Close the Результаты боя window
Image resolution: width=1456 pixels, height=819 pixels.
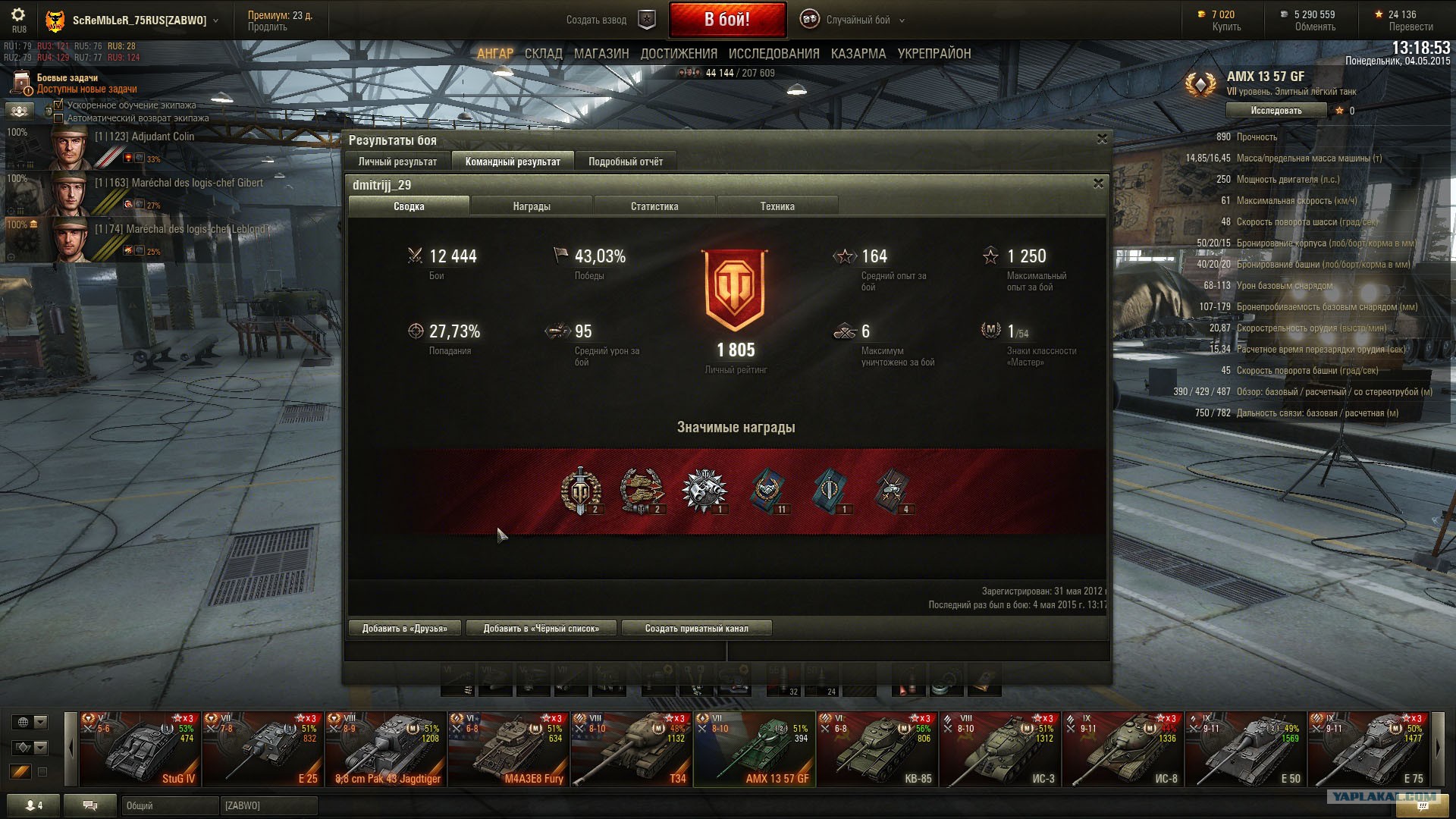click(1103, 139)
